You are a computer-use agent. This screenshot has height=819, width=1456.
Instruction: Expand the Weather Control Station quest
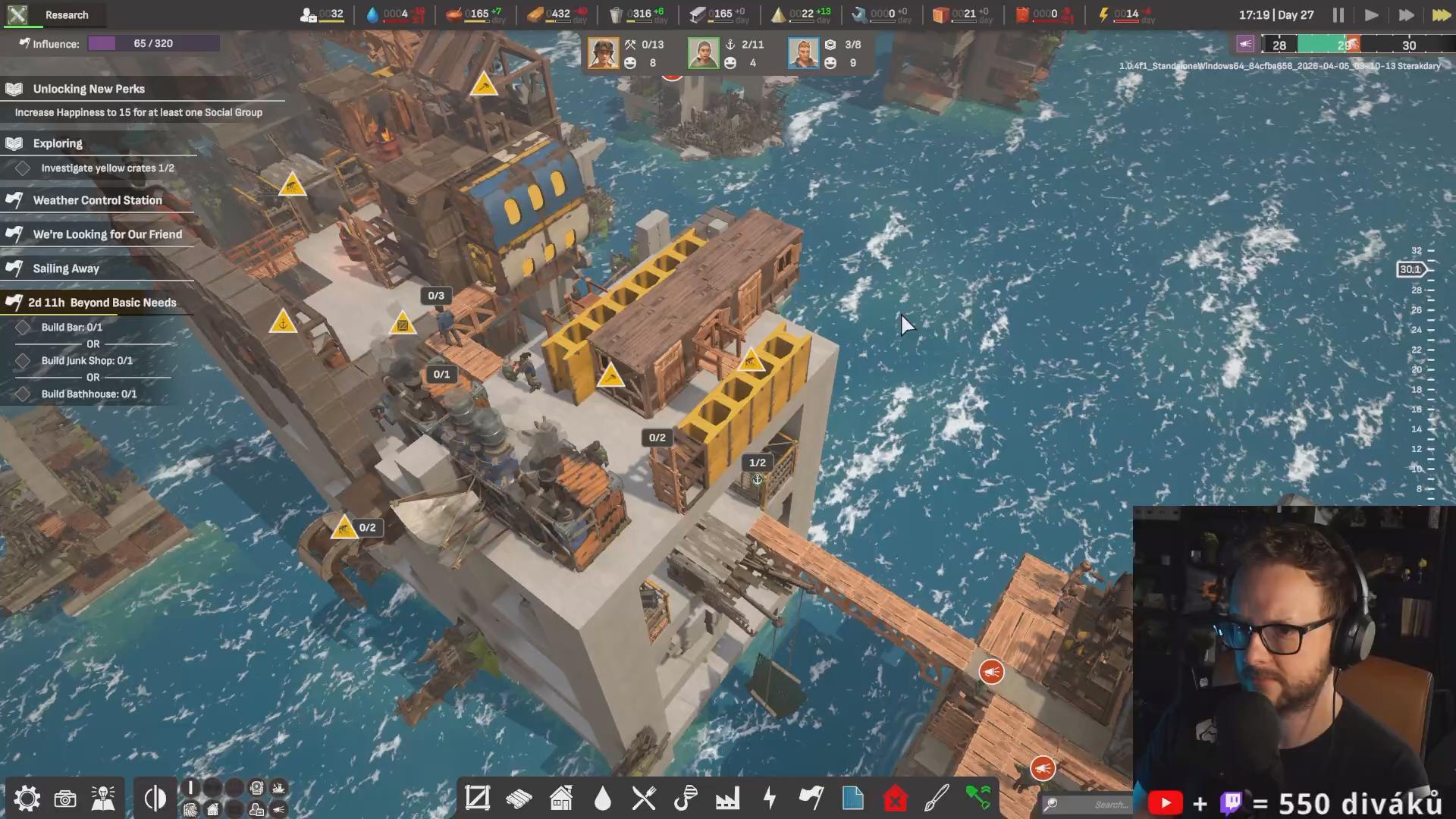(x=97, y=200)
